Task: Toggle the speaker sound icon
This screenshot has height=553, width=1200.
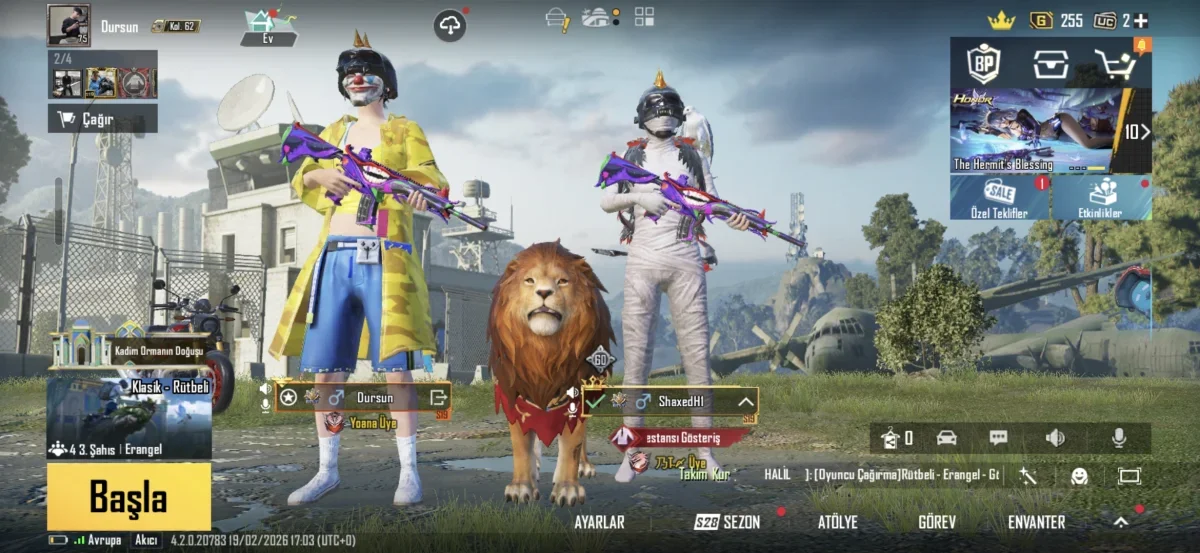Action: [1055, 438]
